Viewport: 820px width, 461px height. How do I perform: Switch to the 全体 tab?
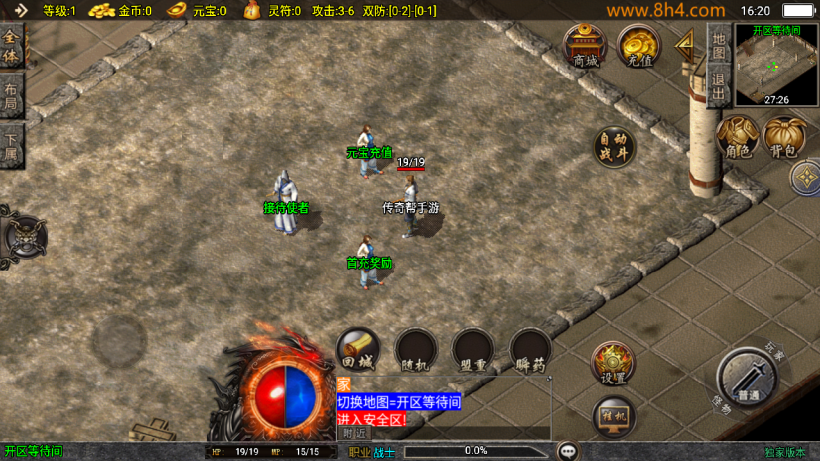(x=12, y=47)
